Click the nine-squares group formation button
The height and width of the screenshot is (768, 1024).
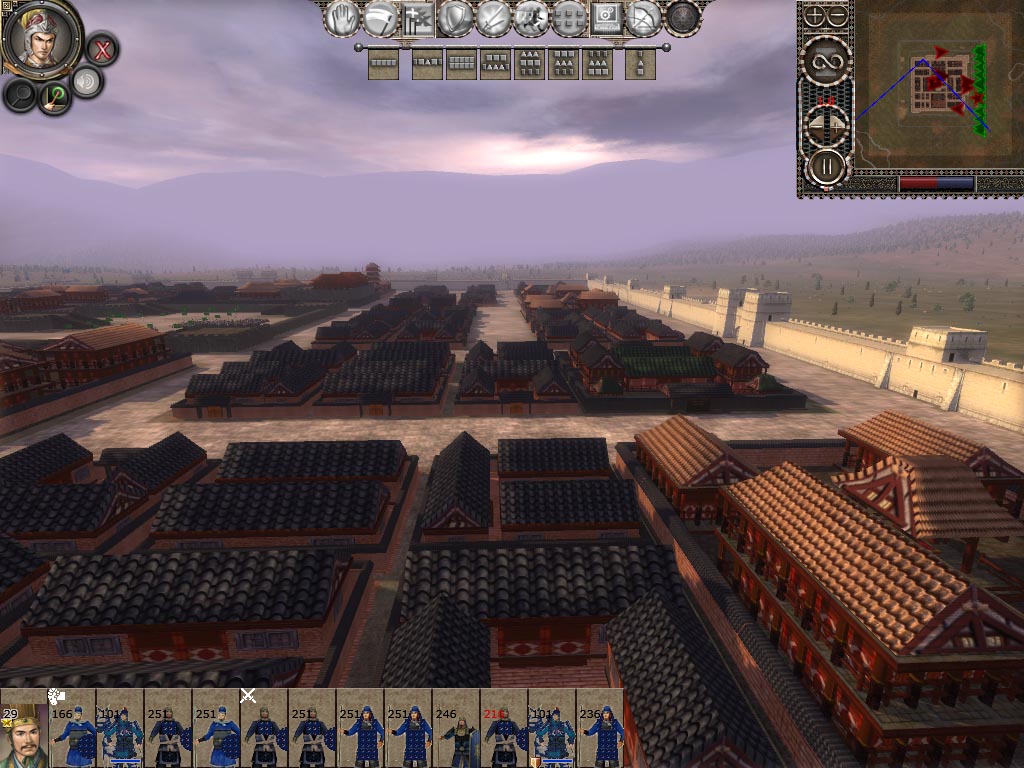[x=569, y=18]
